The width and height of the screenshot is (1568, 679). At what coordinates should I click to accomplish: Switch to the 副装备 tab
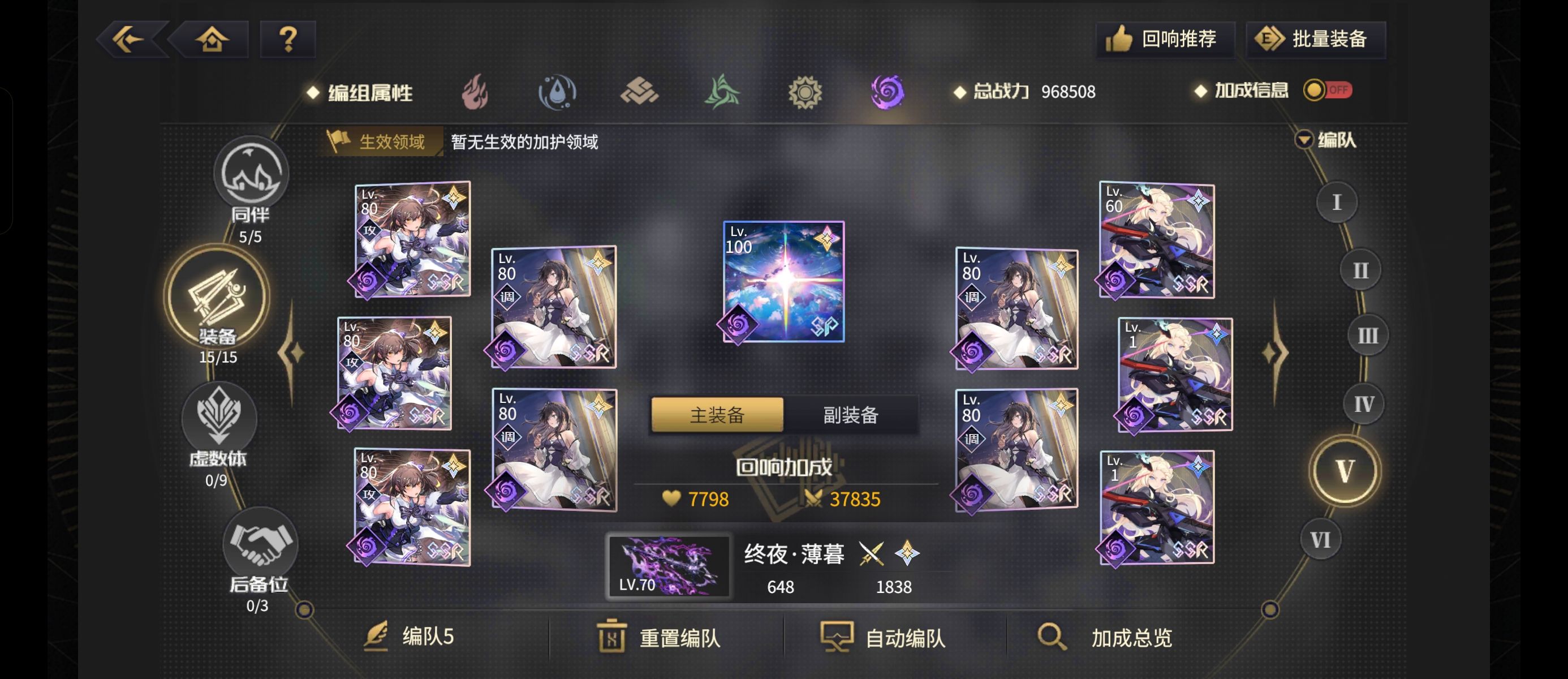[x=849, y=415]
